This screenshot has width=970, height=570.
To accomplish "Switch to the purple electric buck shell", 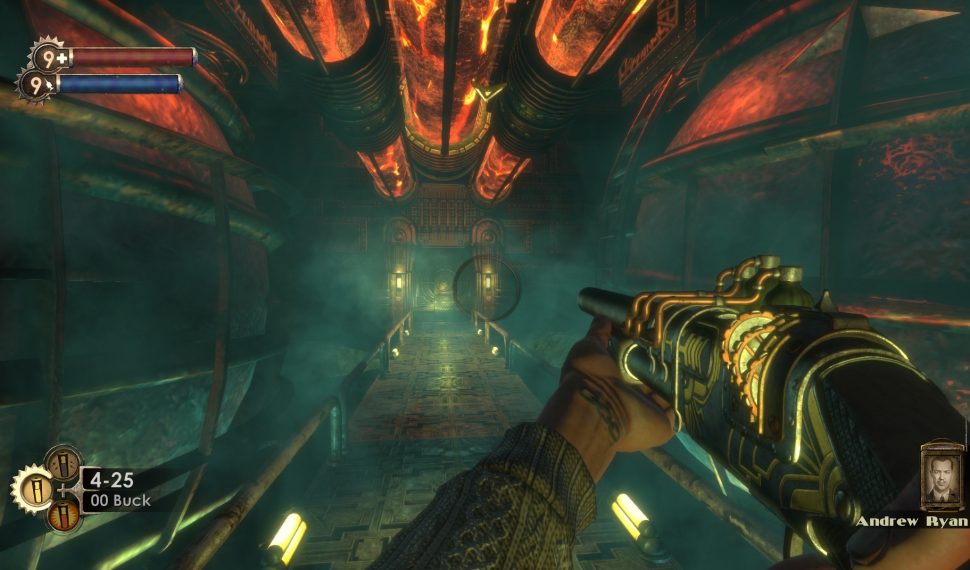I will click(x=63, y=464).
